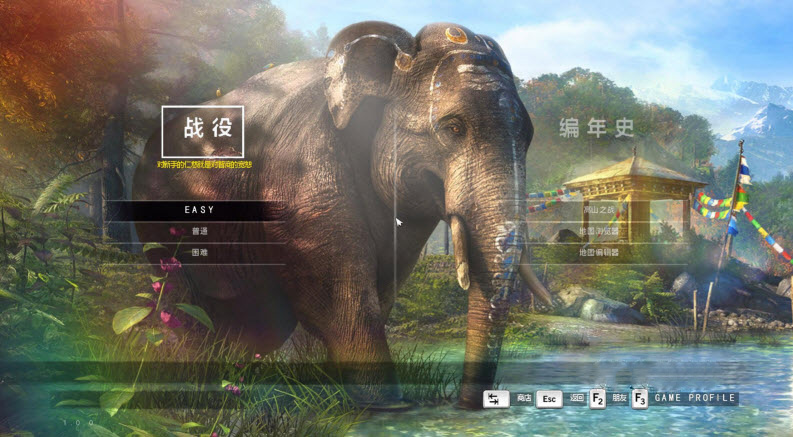Launch the 地图浏览器 map browser
This screenshot has height=437, width=793.
[x=599, y=231]
